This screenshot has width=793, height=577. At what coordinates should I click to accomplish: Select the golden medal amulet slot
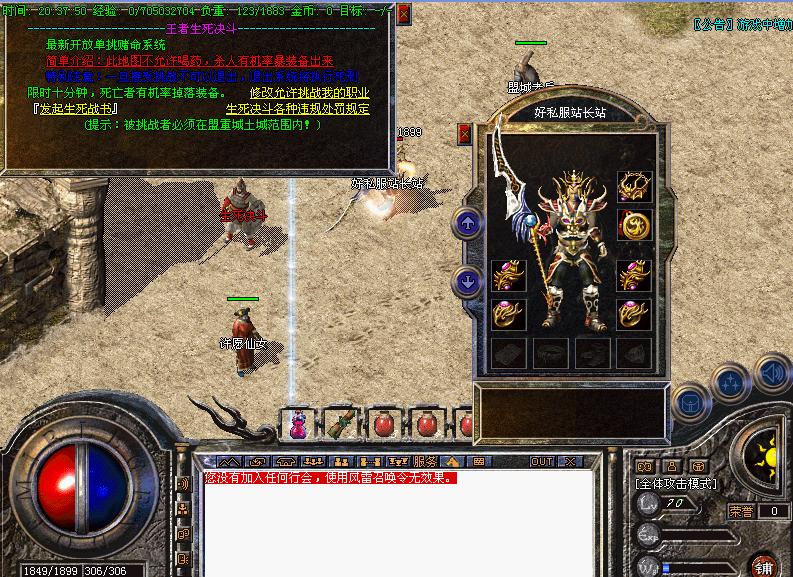click(633, 226)
